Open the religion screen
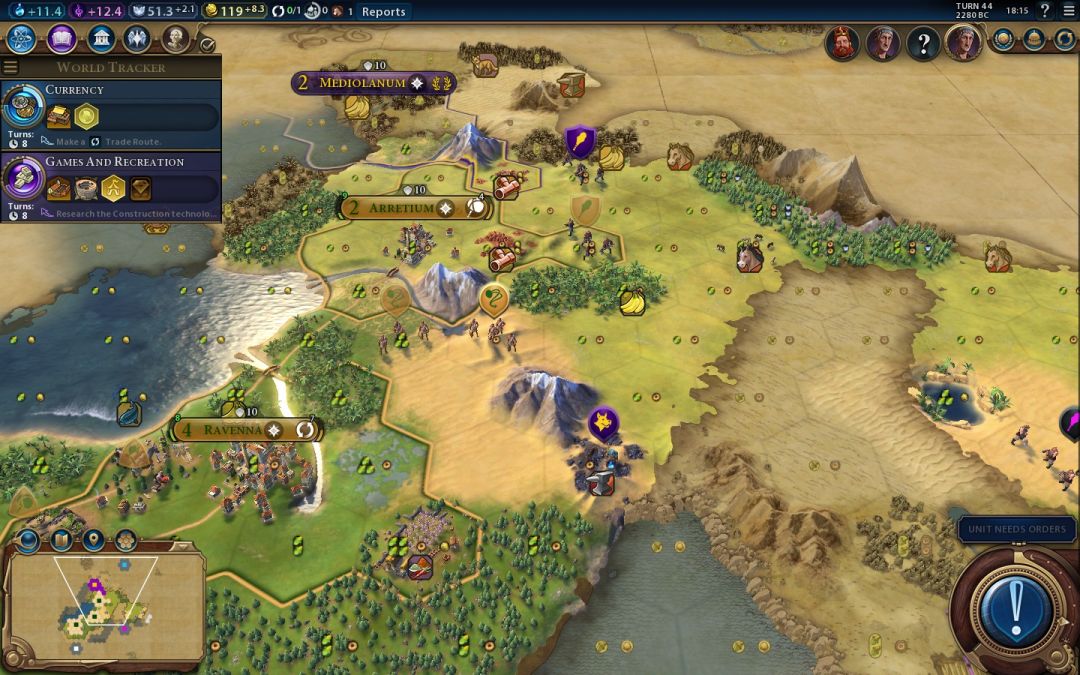The image size is (1080, 675). (x=137, y=39)
